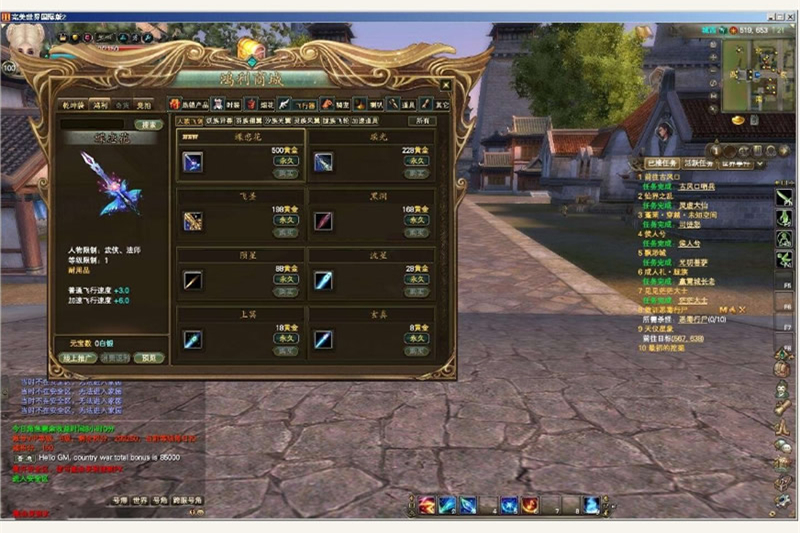The image size is (800, 533).
Task: Click the 搜索 search button
Action: click(x=148, y=124)
